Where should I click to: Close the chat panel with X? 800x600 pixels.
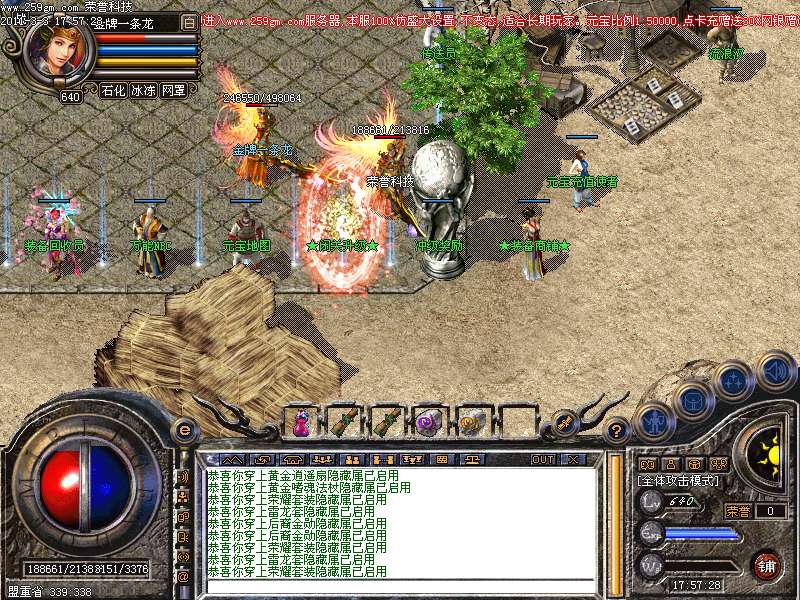[573, 459]
